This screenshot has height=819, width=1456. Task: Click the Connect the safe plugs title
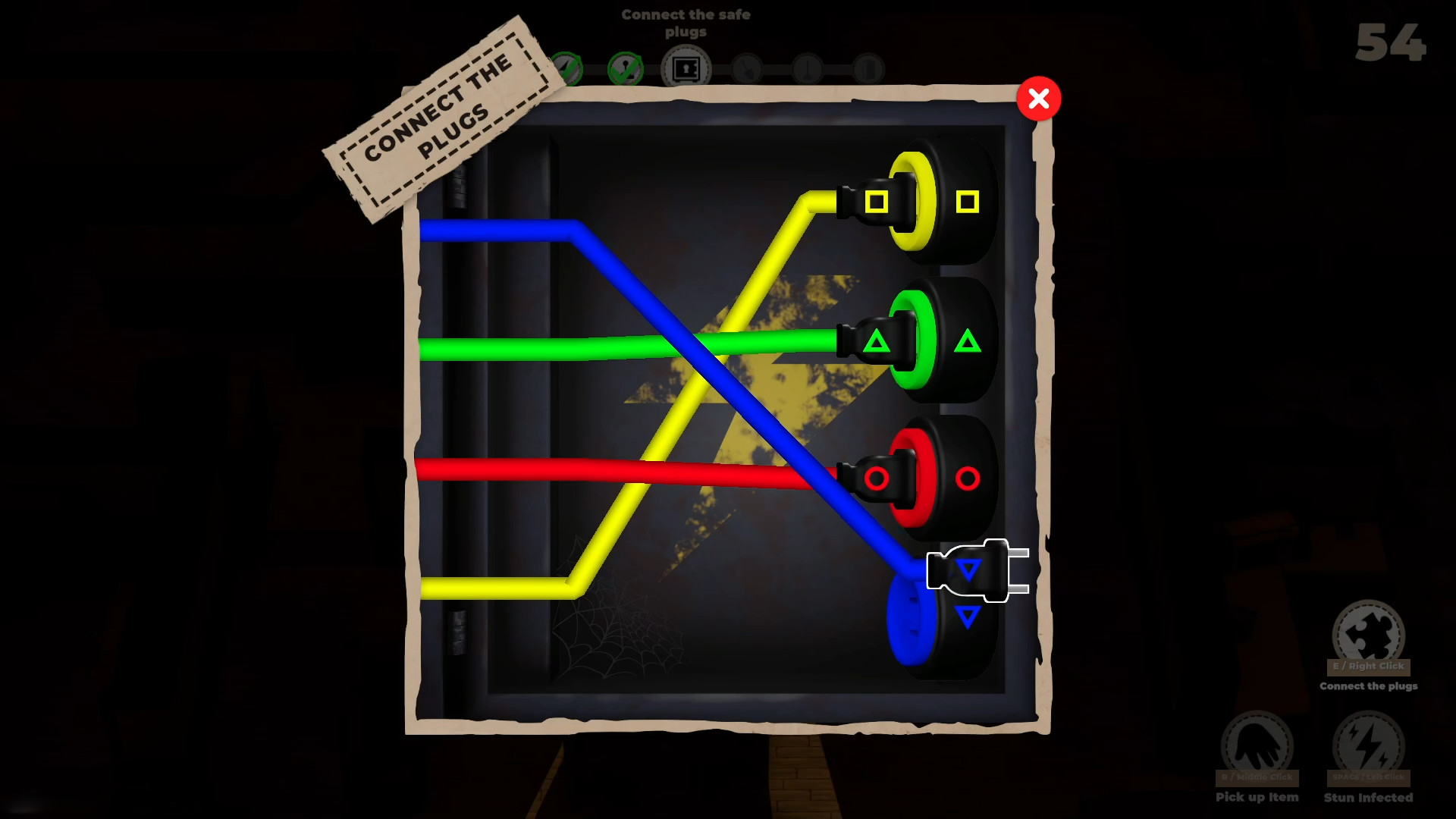(x=685, y=23)
